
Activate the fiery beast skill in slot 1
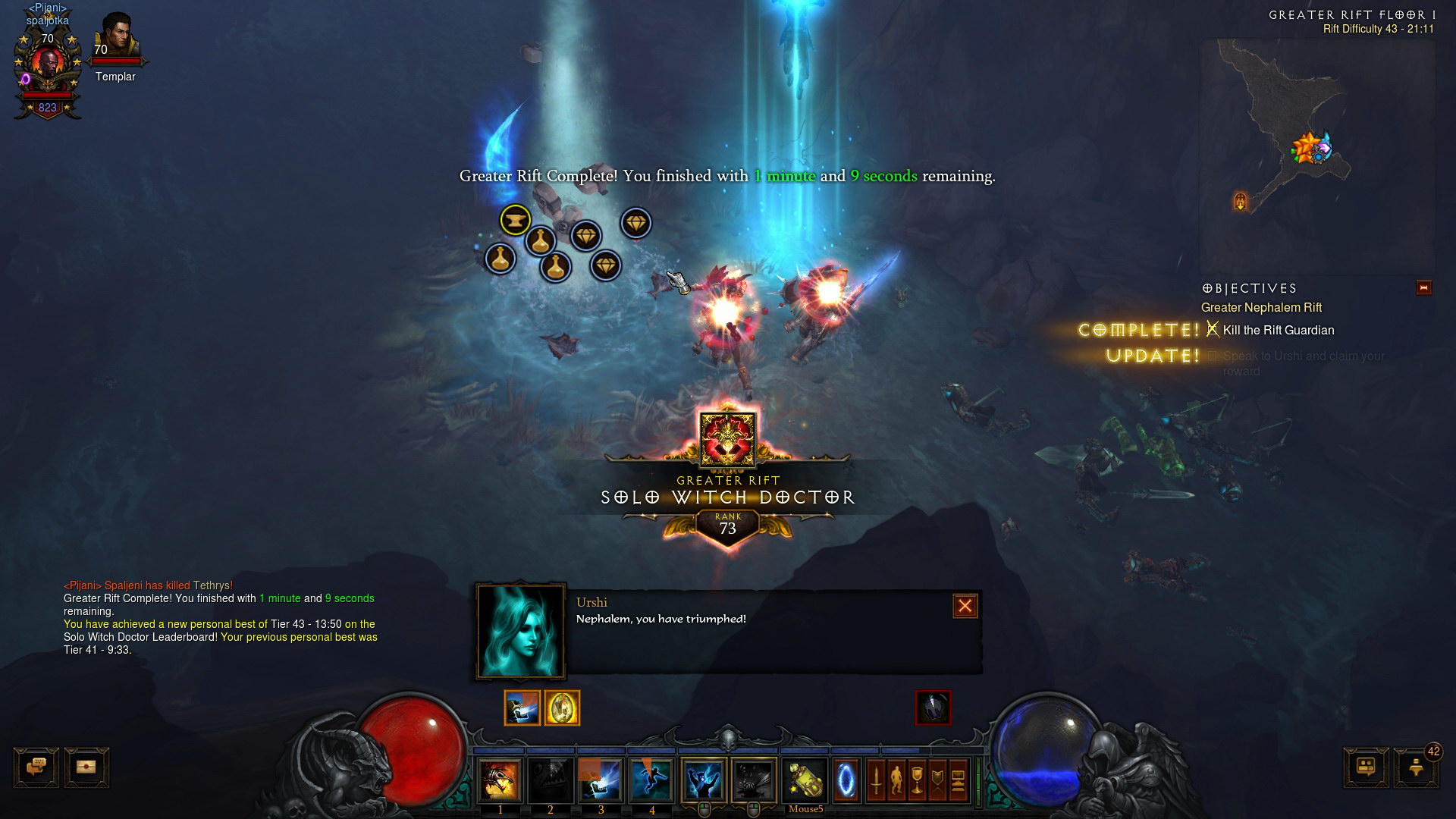coord(500,780)
